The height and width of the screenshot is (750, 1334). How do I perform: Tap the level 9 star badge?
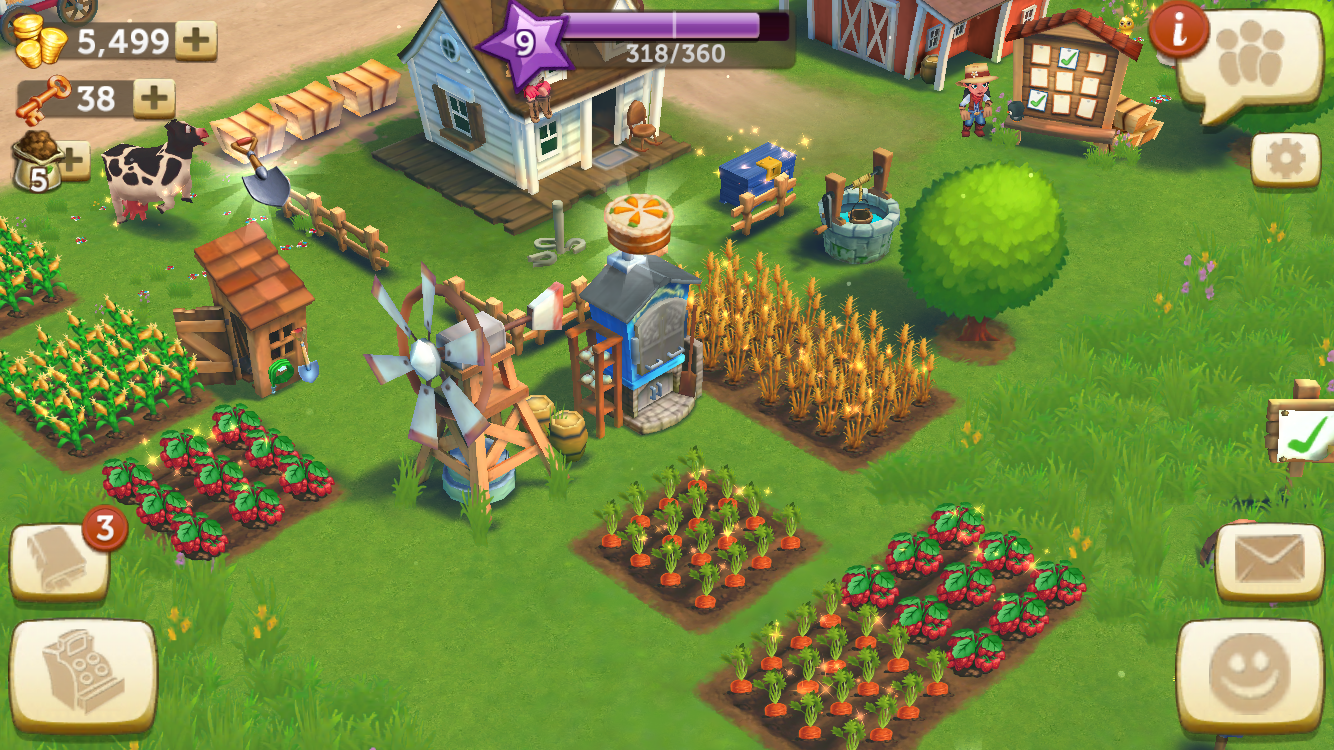(x=524, y=43)
